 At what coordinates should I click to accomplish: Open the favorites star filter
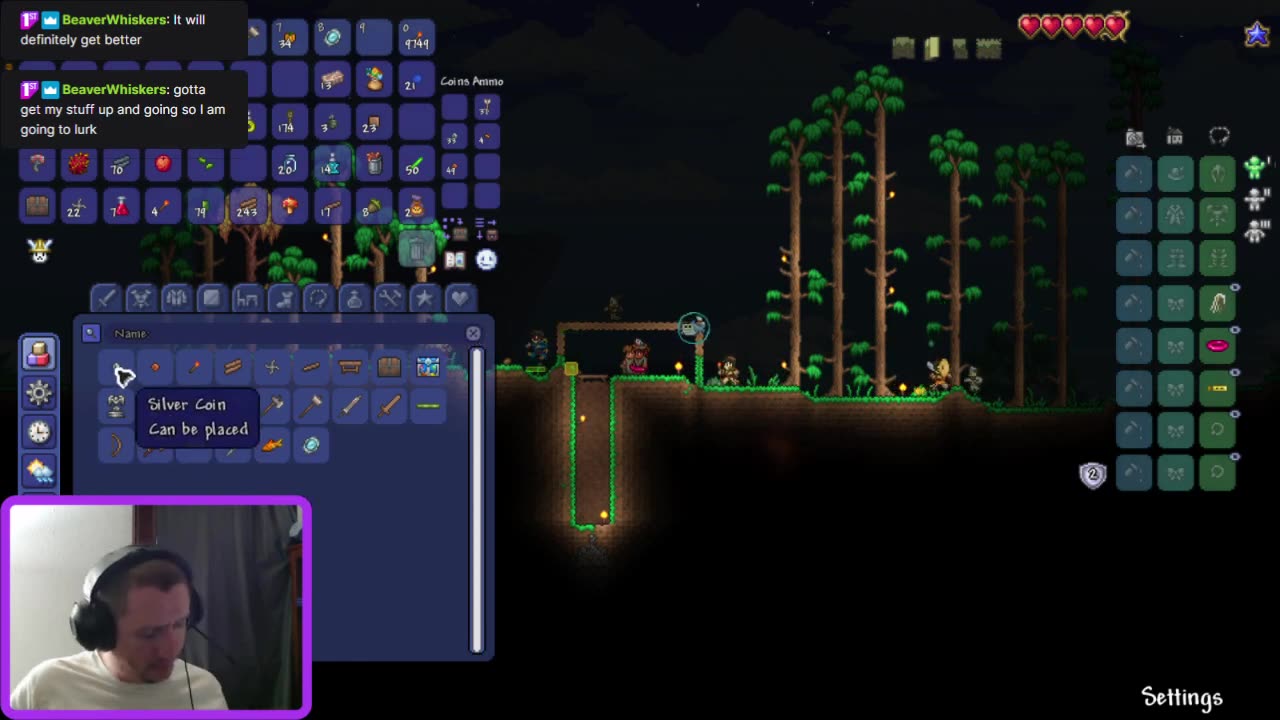click(x=424, y=298)
